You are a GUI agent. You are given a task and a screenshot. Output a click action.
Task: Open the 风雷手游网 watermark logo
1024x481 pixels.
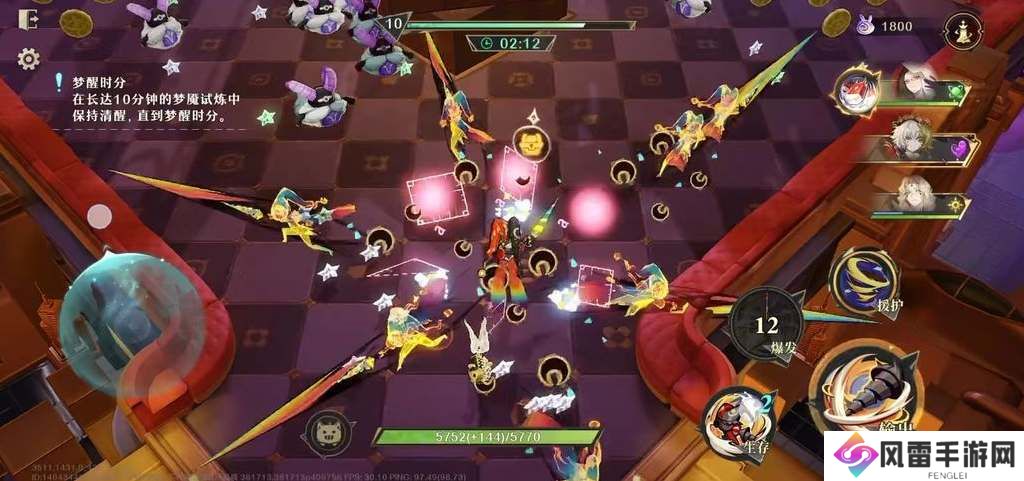pos(923,455)
